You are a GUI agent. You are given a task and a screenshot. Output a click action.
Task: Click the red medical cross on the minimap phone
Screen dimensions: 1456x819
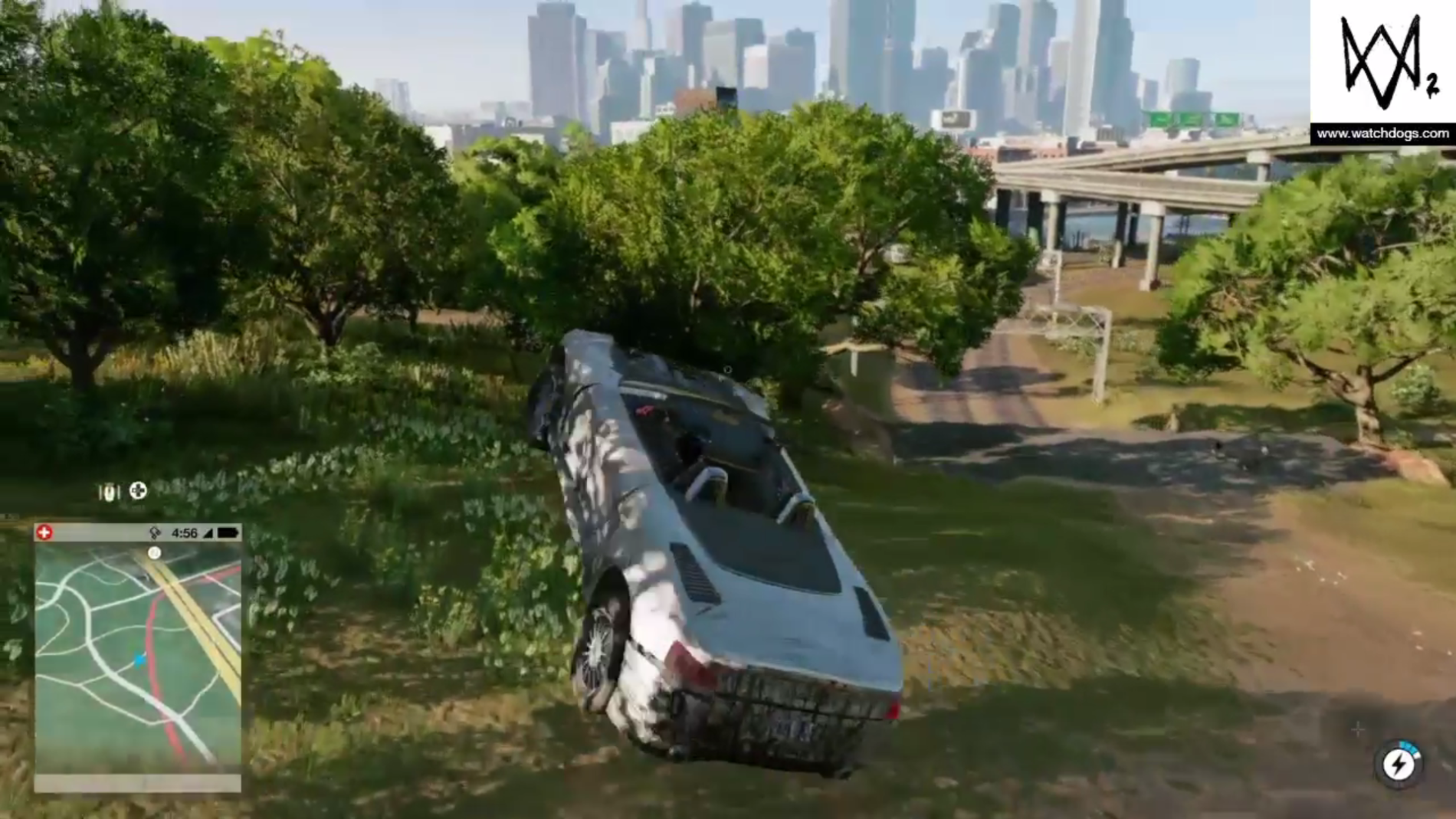(44, 532)
